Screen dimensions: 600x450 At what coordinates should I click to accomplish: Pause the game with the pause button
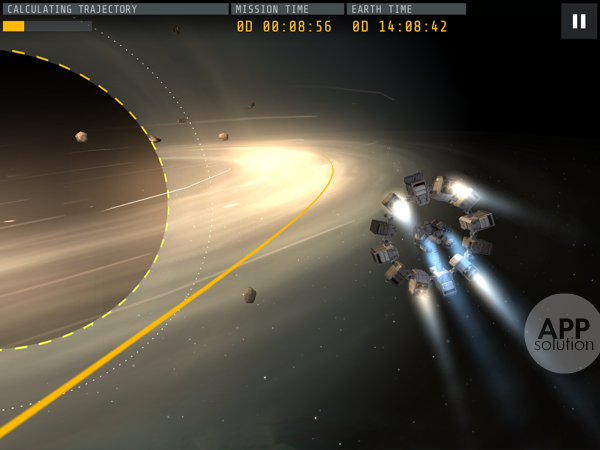pyautogui.click(x=579, y=21)
